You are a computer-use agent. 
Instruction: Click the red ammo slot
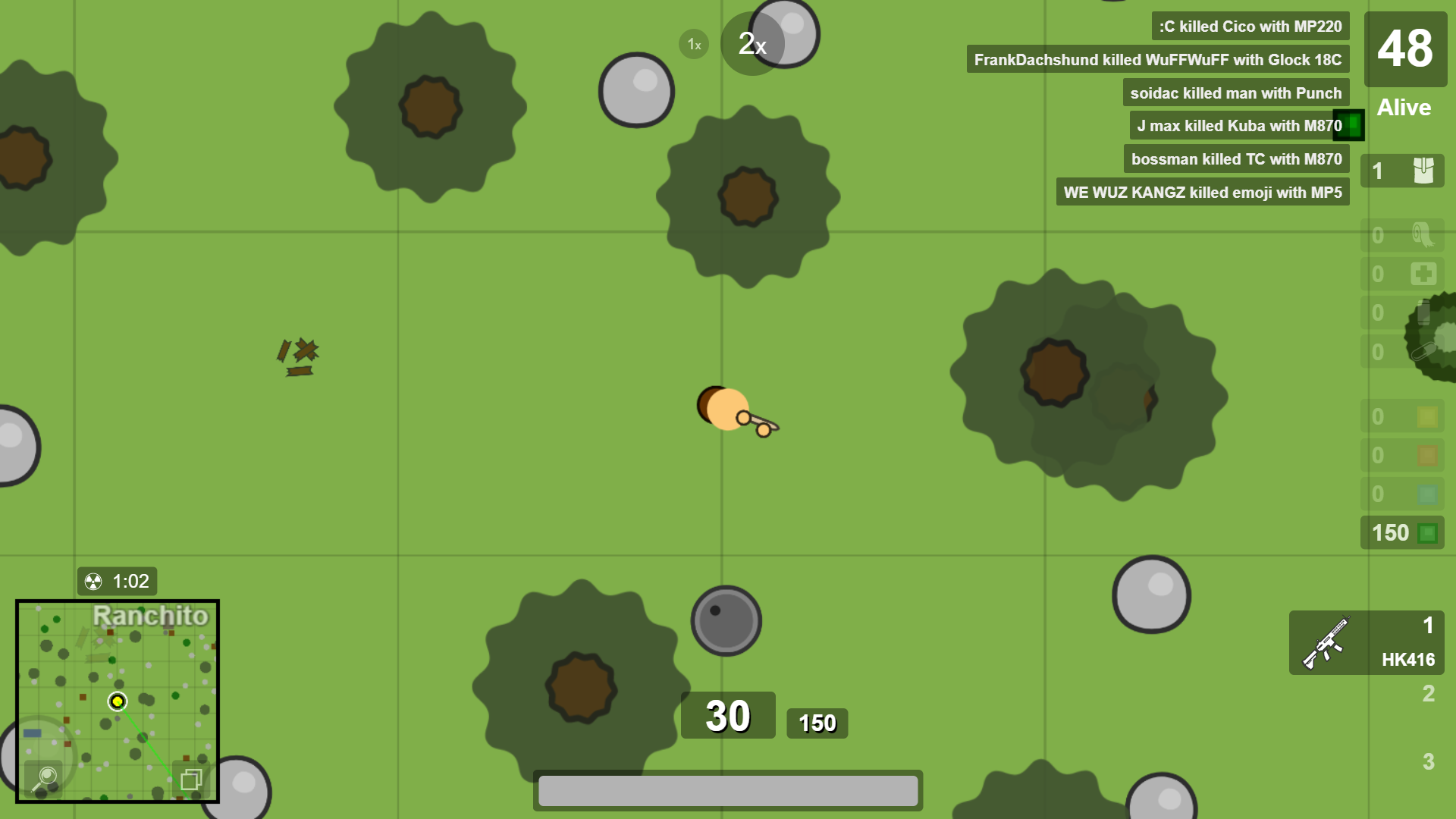pyautogui.click(x=1402, y=455)
